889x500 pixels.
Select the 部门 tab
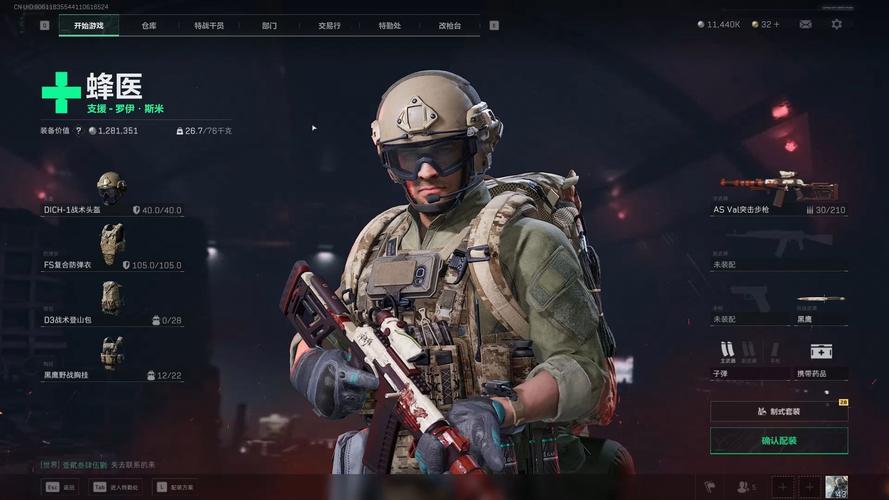click(x=270, y=25)
